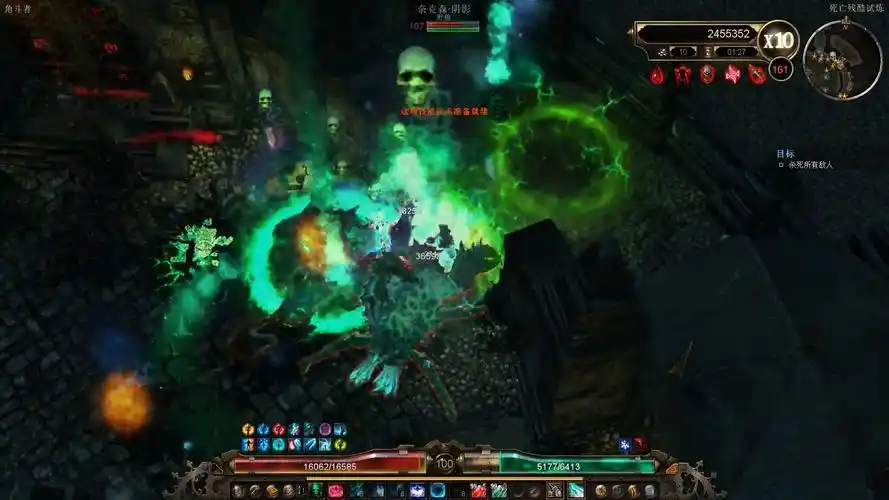Select the red demon figure mutator icon
The height and width of the screenshot is (500, 889).
coord(683,73)
